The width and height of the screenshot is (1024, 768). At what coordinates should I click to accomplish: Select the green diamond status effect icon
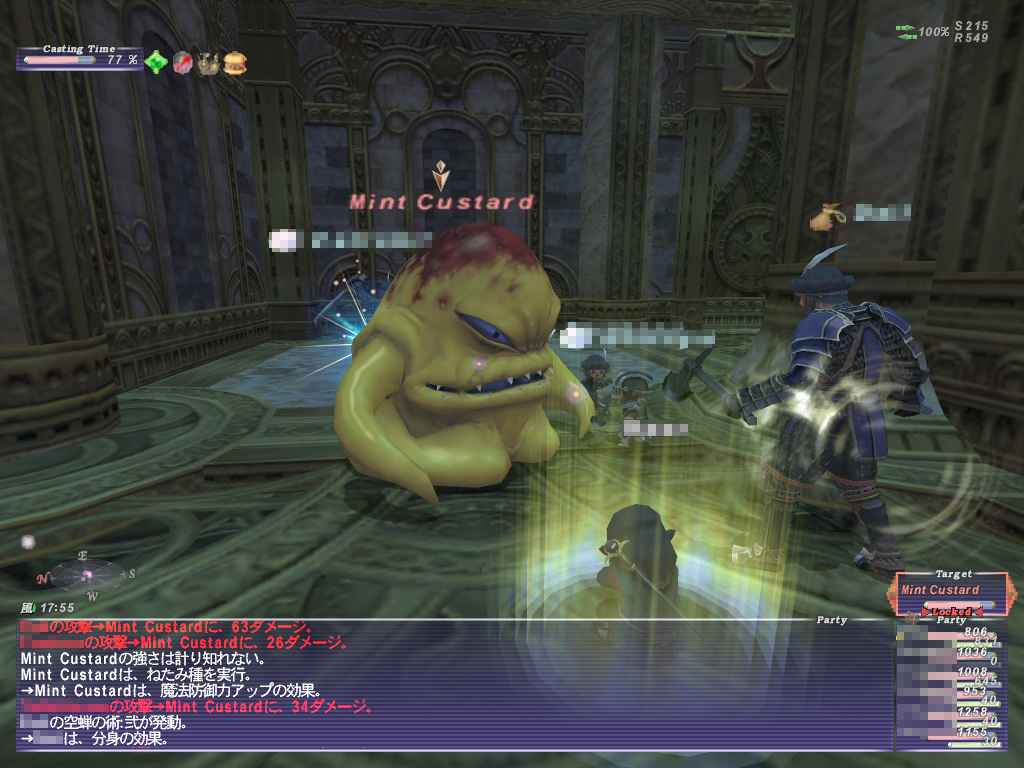click(x=156, y=62)
